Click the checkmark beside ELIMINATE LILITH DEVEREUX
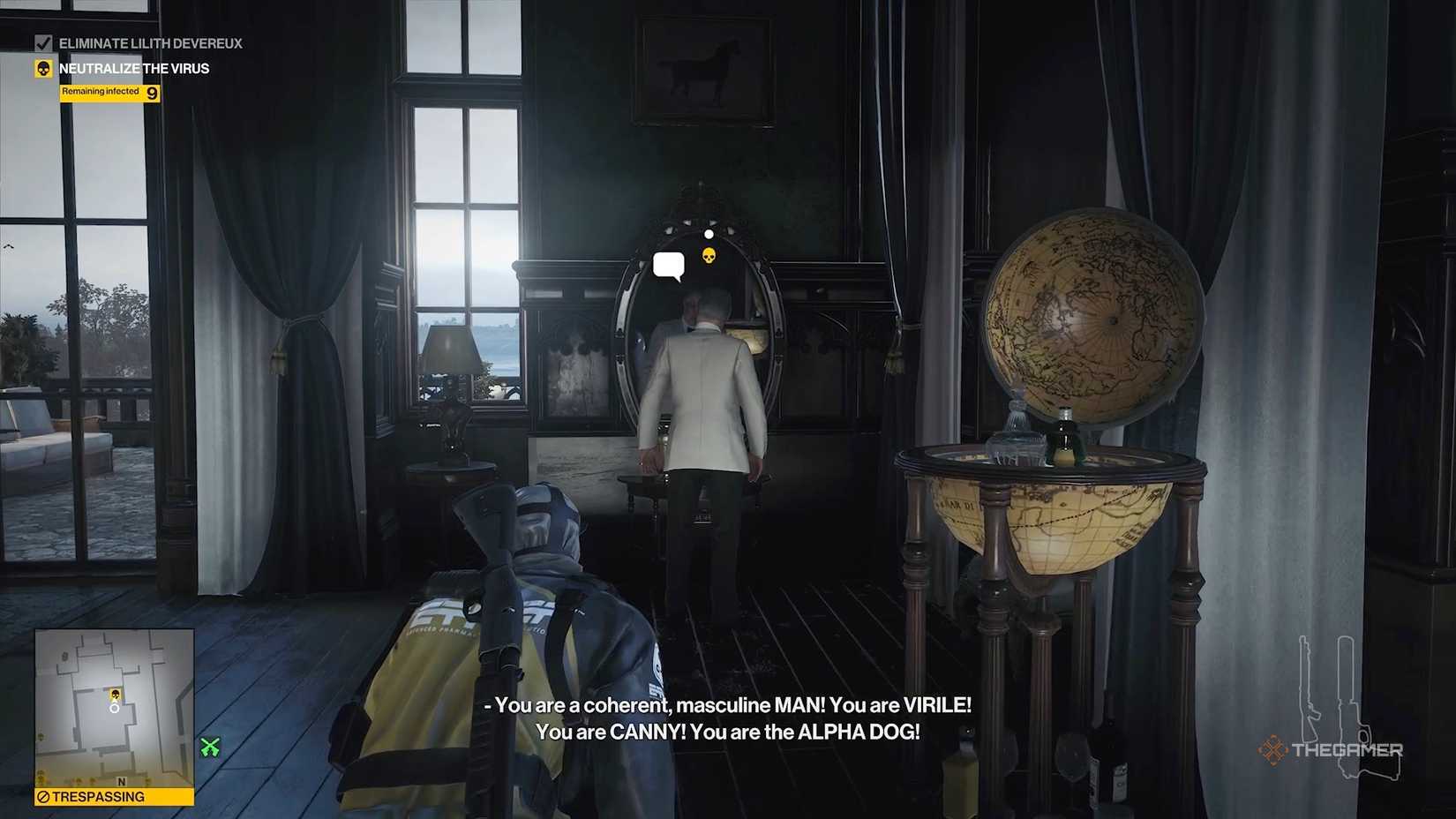1456x819 pixels. point(43,42)
